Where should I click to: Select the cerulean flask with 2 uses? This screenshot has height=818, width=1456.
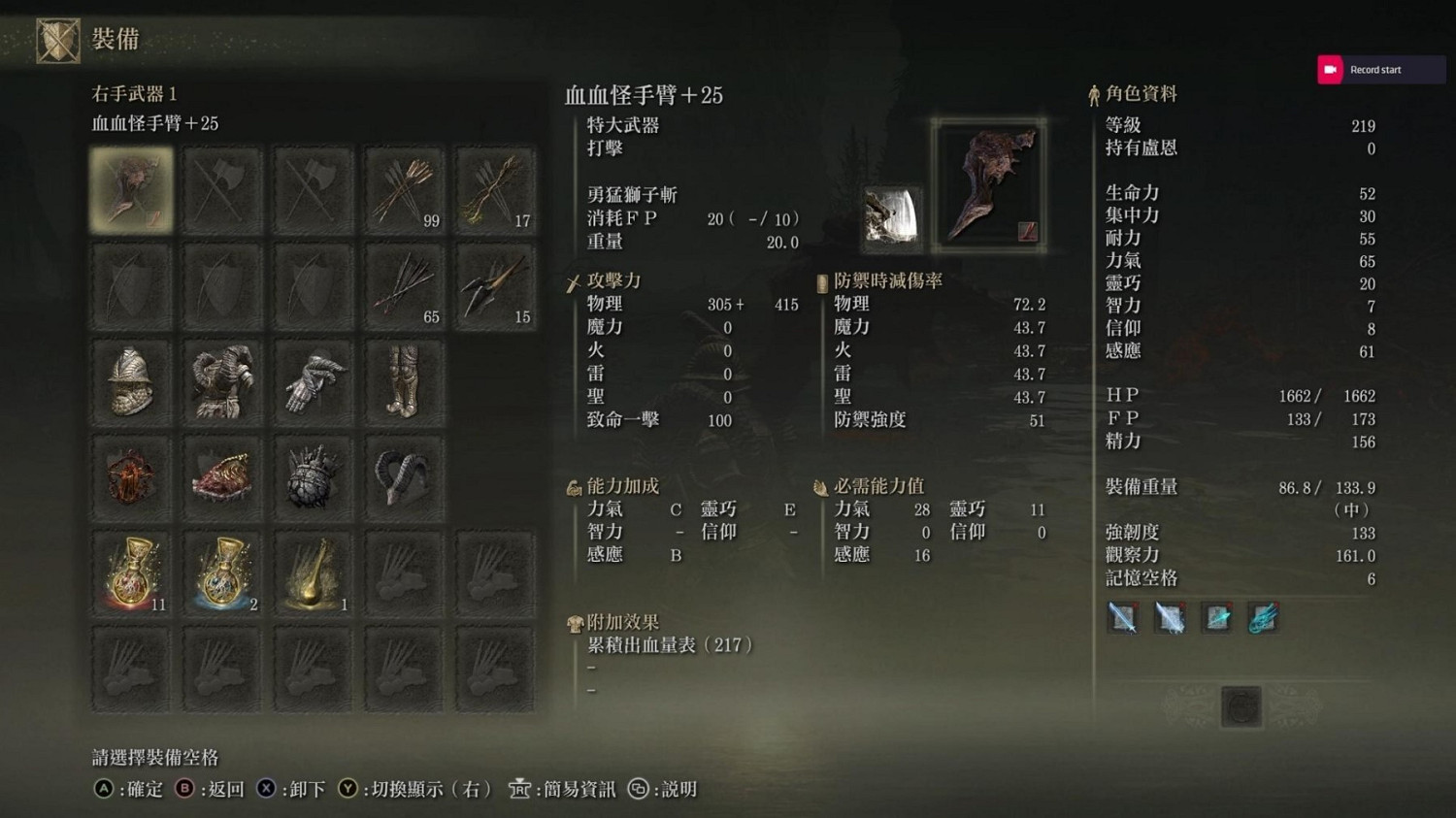[222, 573]
